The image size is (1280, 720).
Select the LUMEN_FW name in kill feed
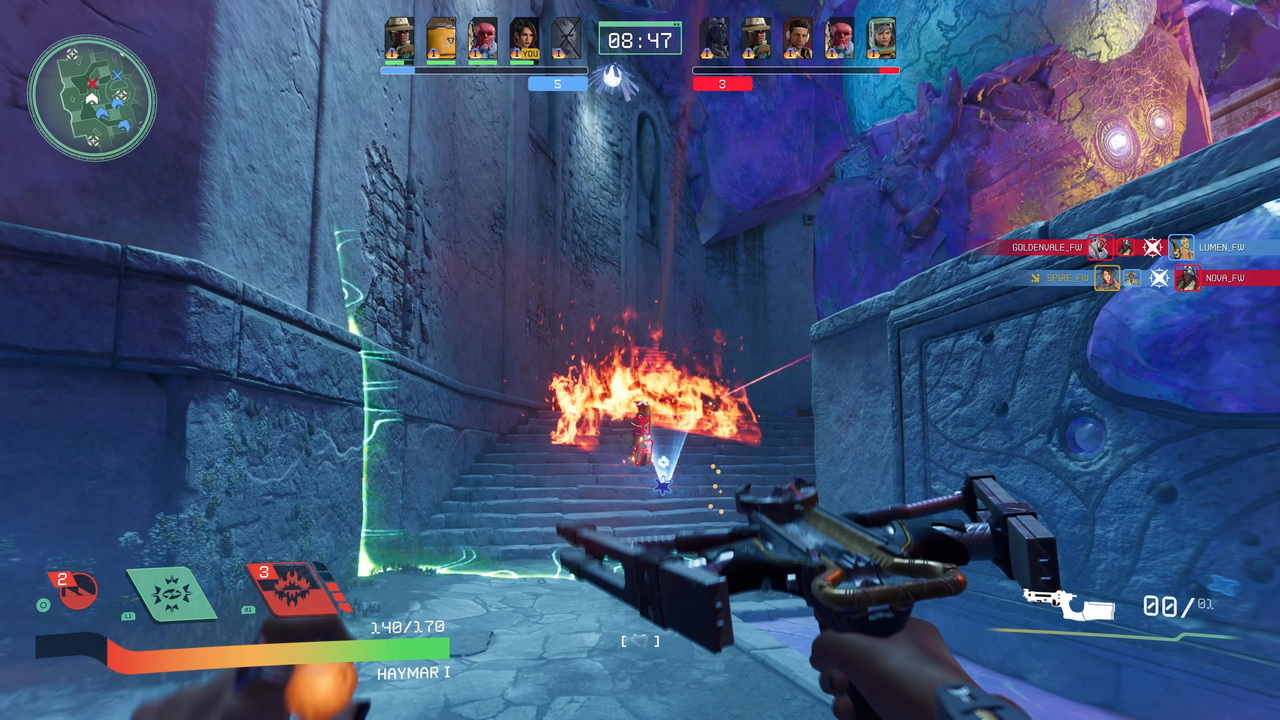click(x=1221, y=247)
